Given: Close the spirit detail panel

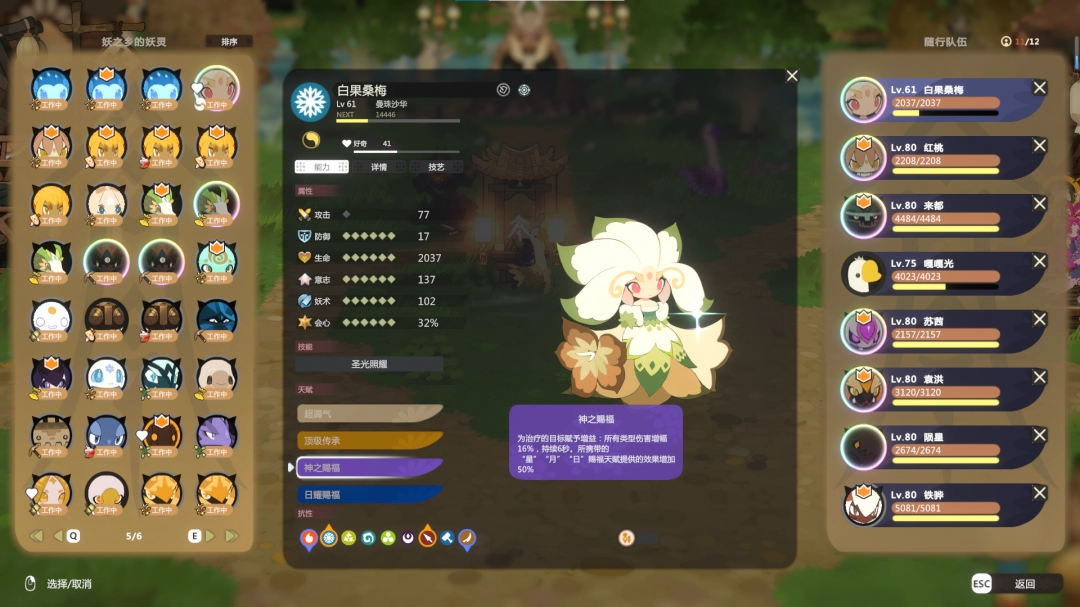Looking at the screenshot, I should pyautogui.click(x=792, y=76).
